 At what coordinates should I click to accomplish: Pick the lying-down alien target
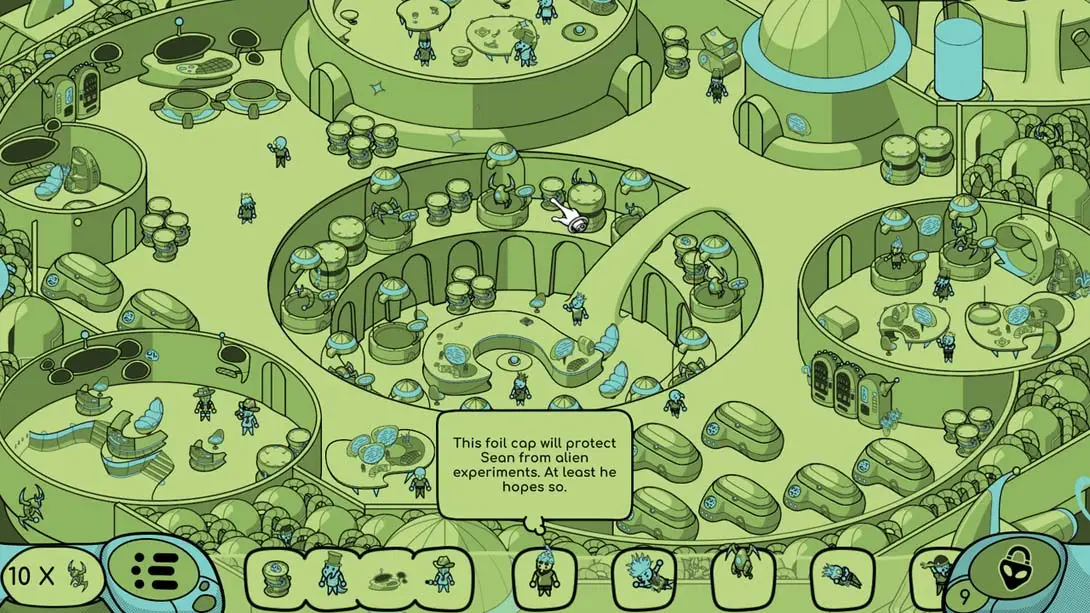click(838, 577)
